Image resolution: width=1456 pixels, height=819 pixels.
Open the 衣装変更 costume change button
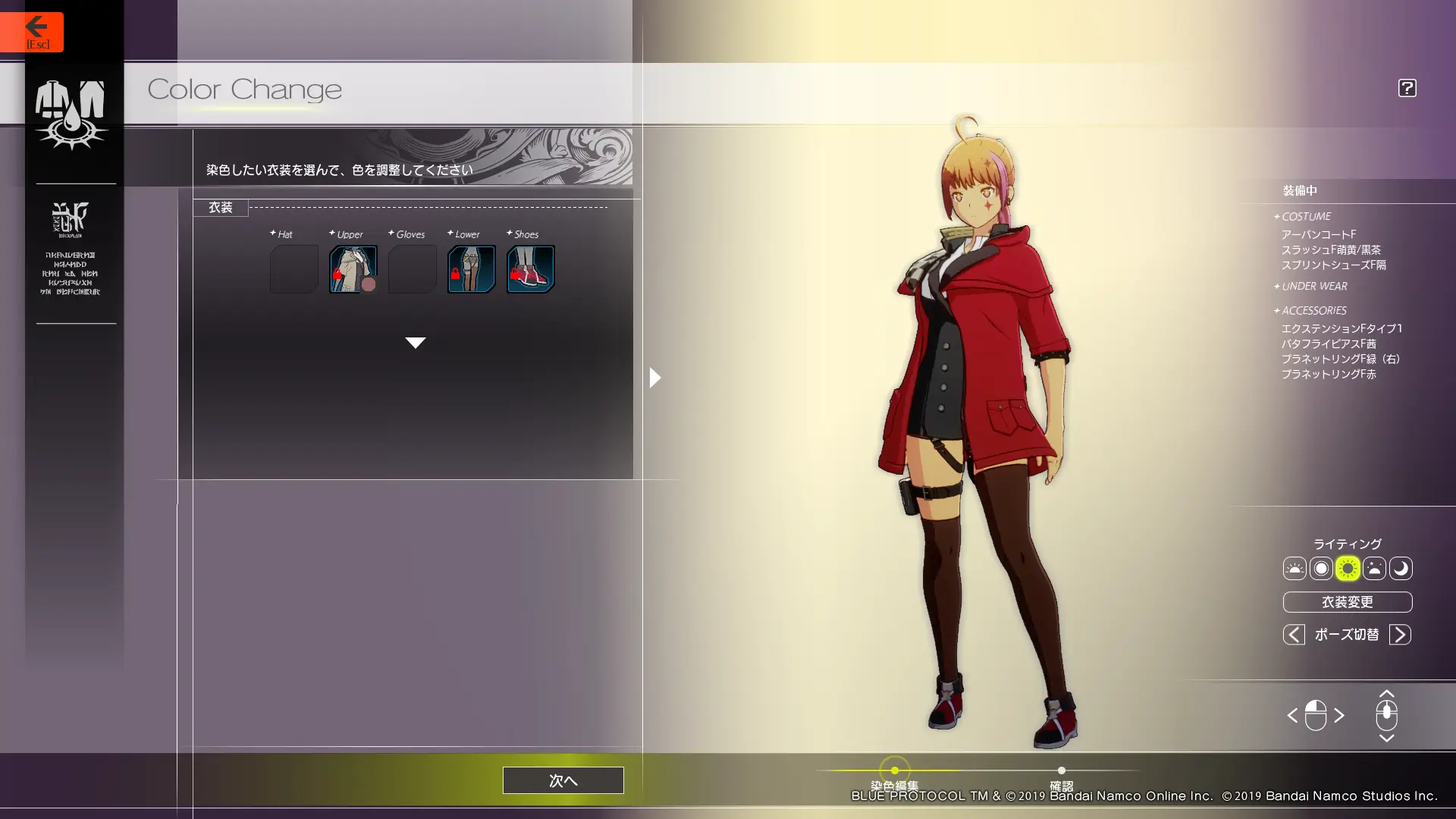pyautogui.click(x=1347, y=602)
